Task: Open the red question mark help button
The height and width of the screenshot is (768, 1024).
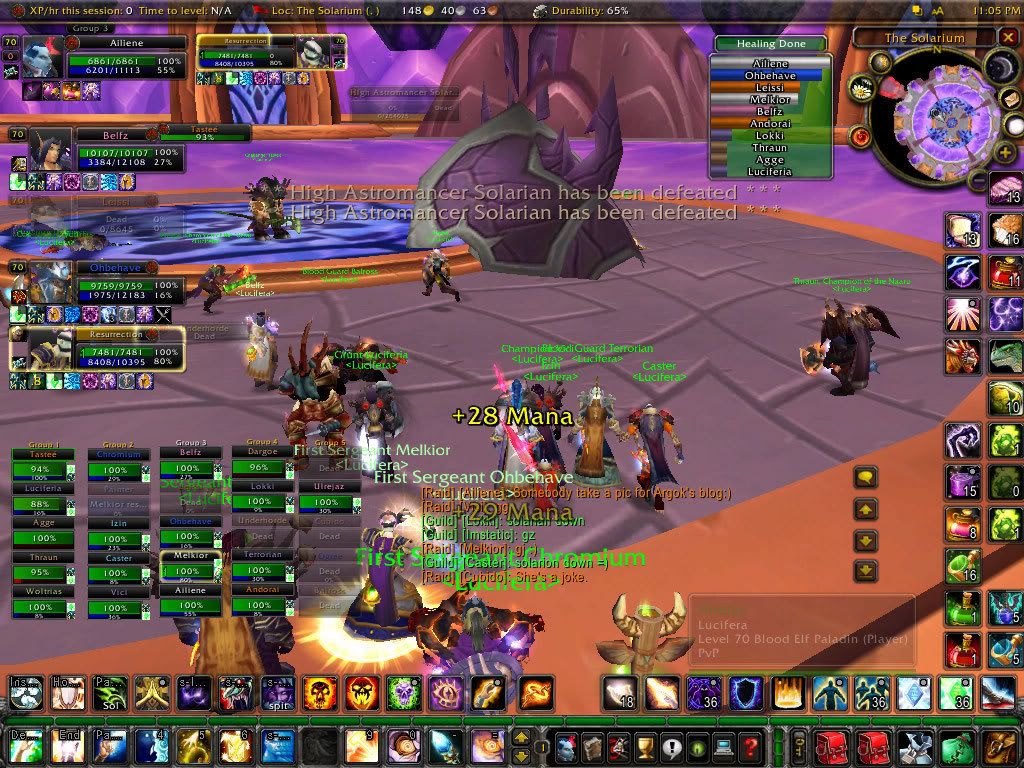Action: click(x=750, y=745)
